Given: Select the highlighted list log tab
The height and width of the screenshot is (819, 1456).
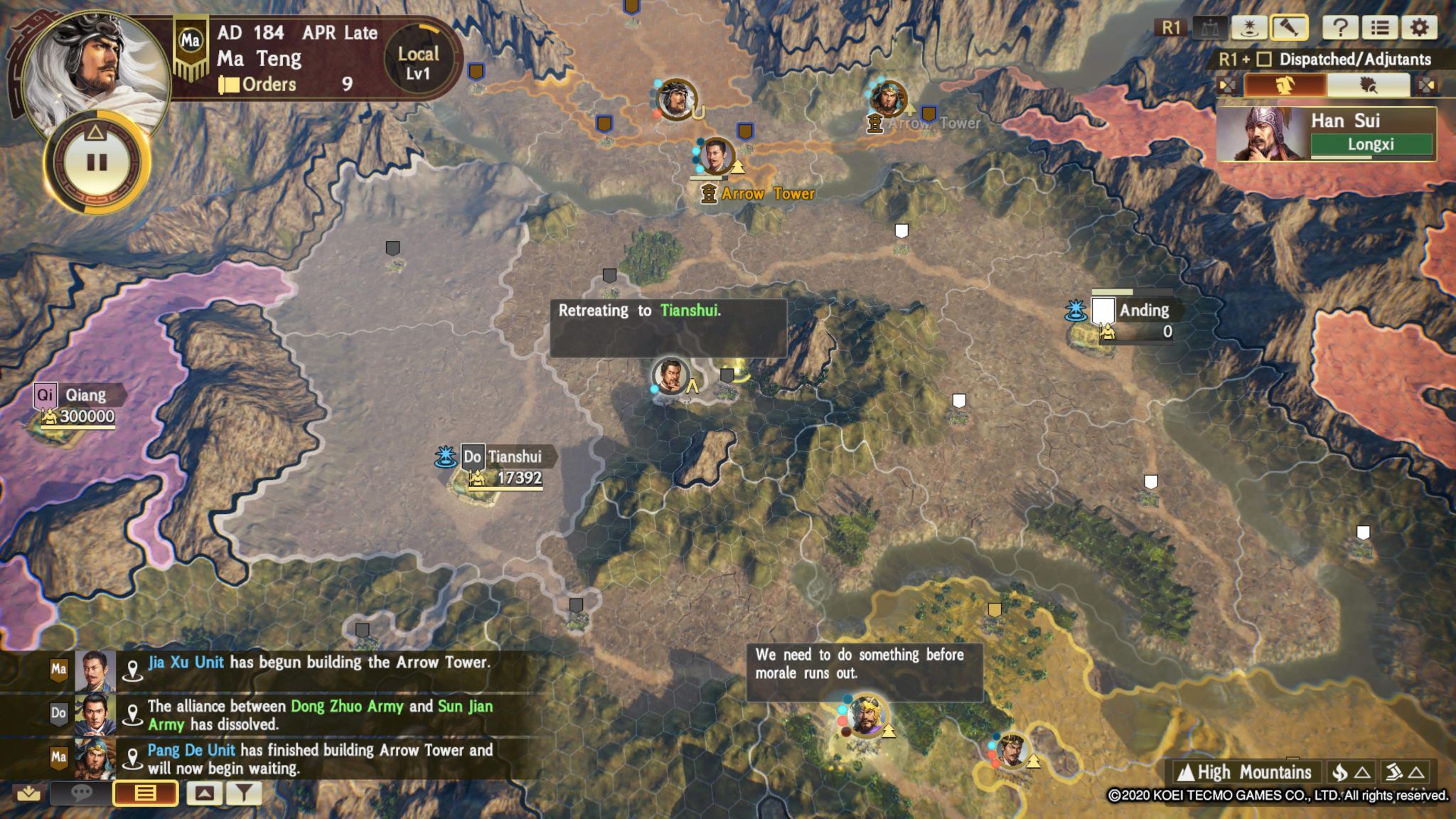Looking at the screenshot, I should (145, 793).
